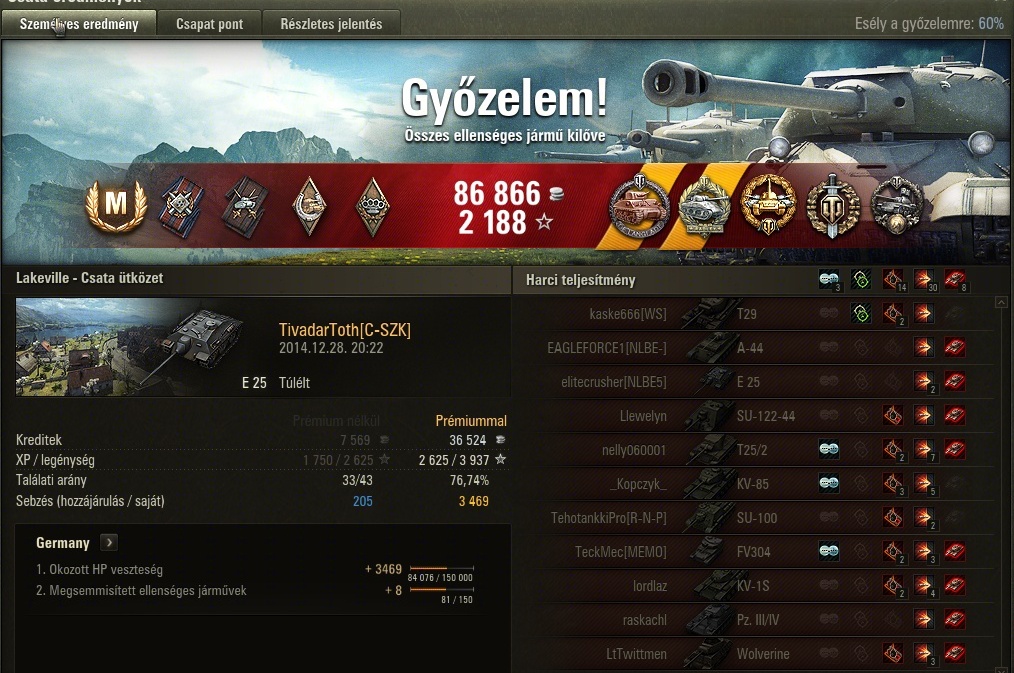Expand the Germany mission arrow button
The height and width of the screenshot is (673, 1014).
109,543
